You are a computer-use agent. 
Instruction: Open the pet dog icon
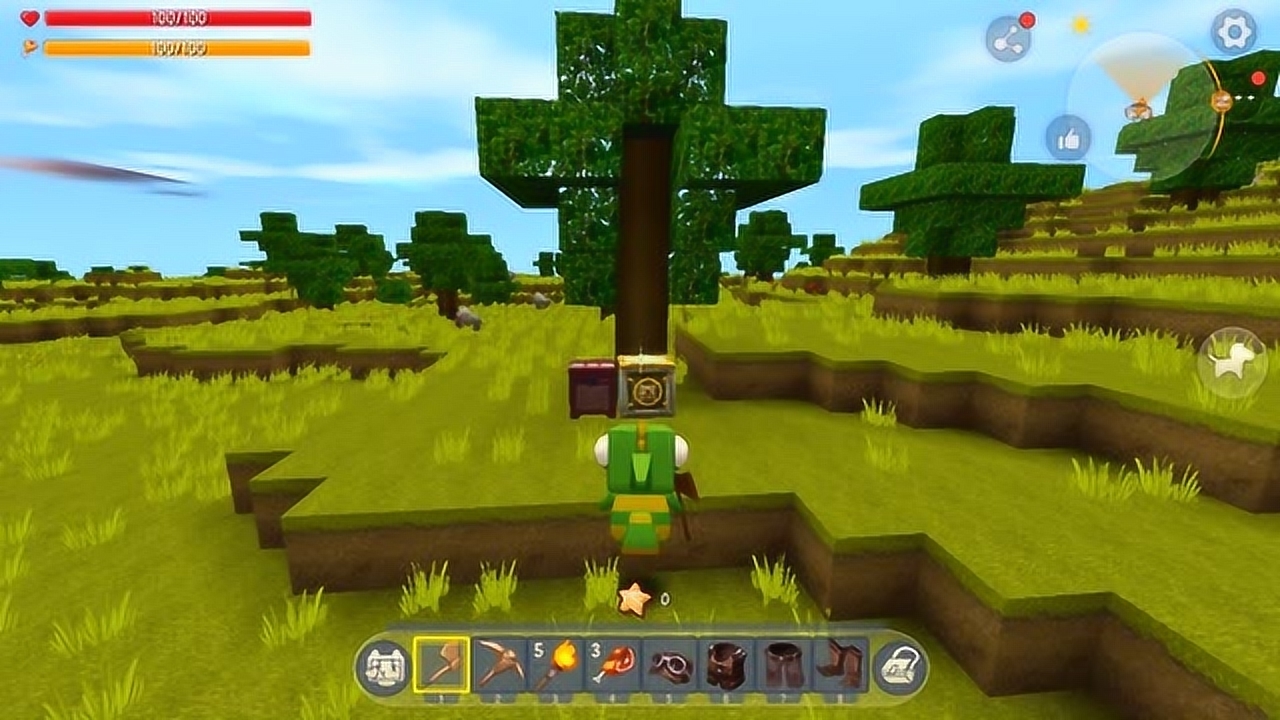[x=1231, y=362]
